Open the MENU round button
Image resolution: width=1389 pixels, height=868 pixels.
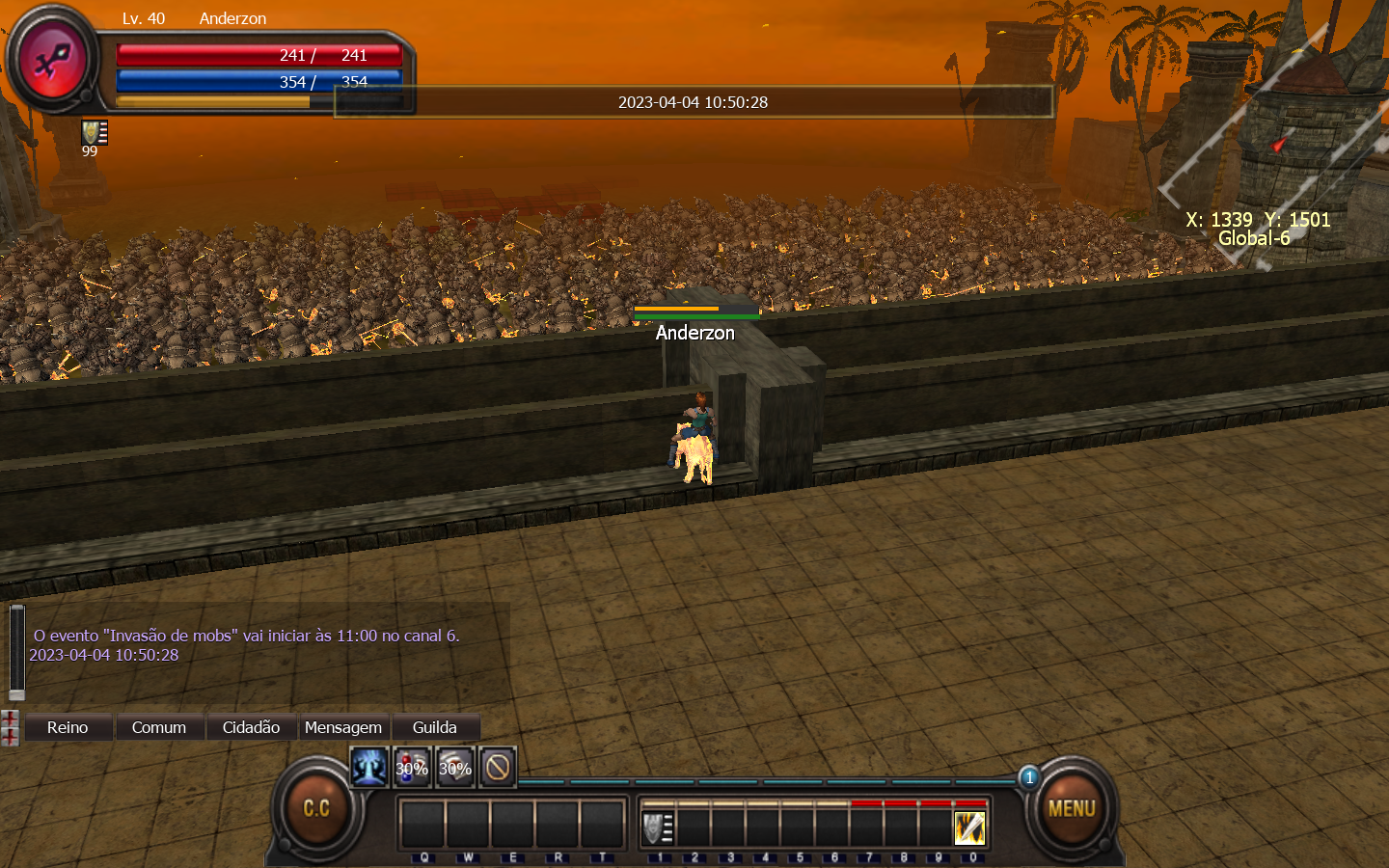(x=1071, y=808)
